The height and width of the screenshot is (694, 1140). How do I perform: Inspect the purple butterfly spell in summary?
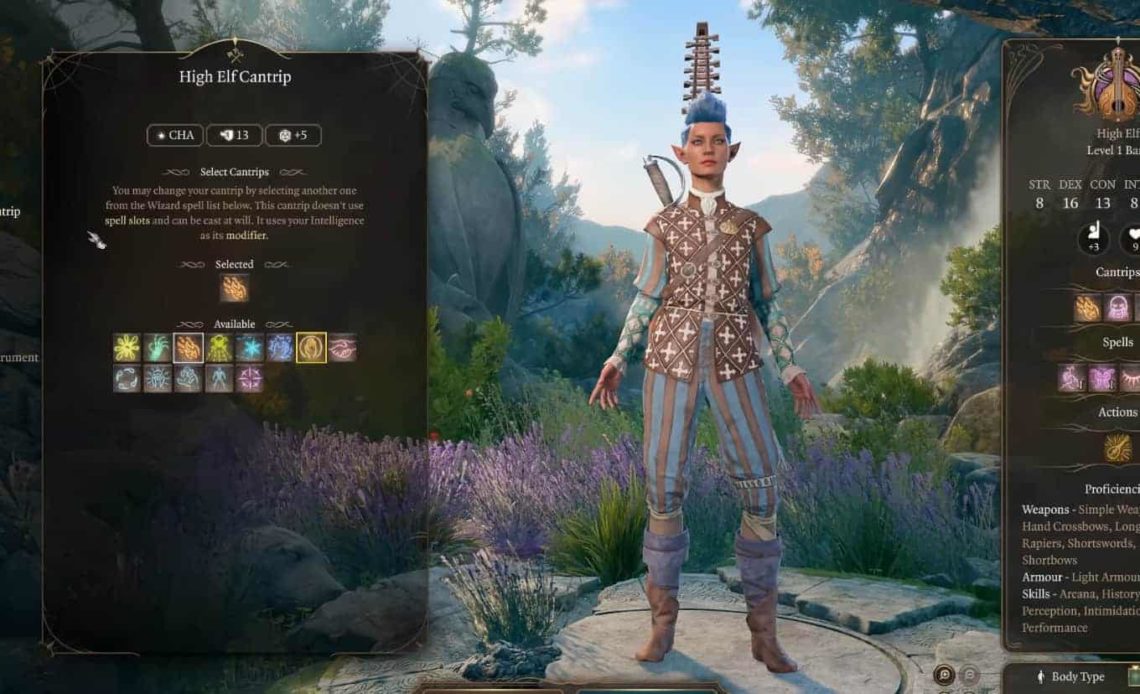[x=1102, y=378]
